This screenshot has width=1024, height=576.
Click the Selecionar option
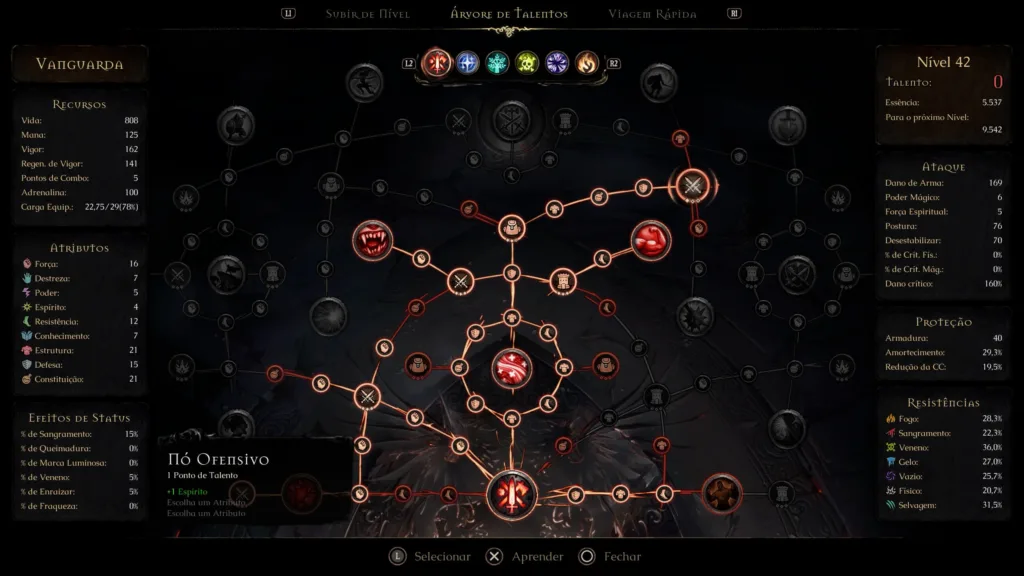click(x=430, y=557)
